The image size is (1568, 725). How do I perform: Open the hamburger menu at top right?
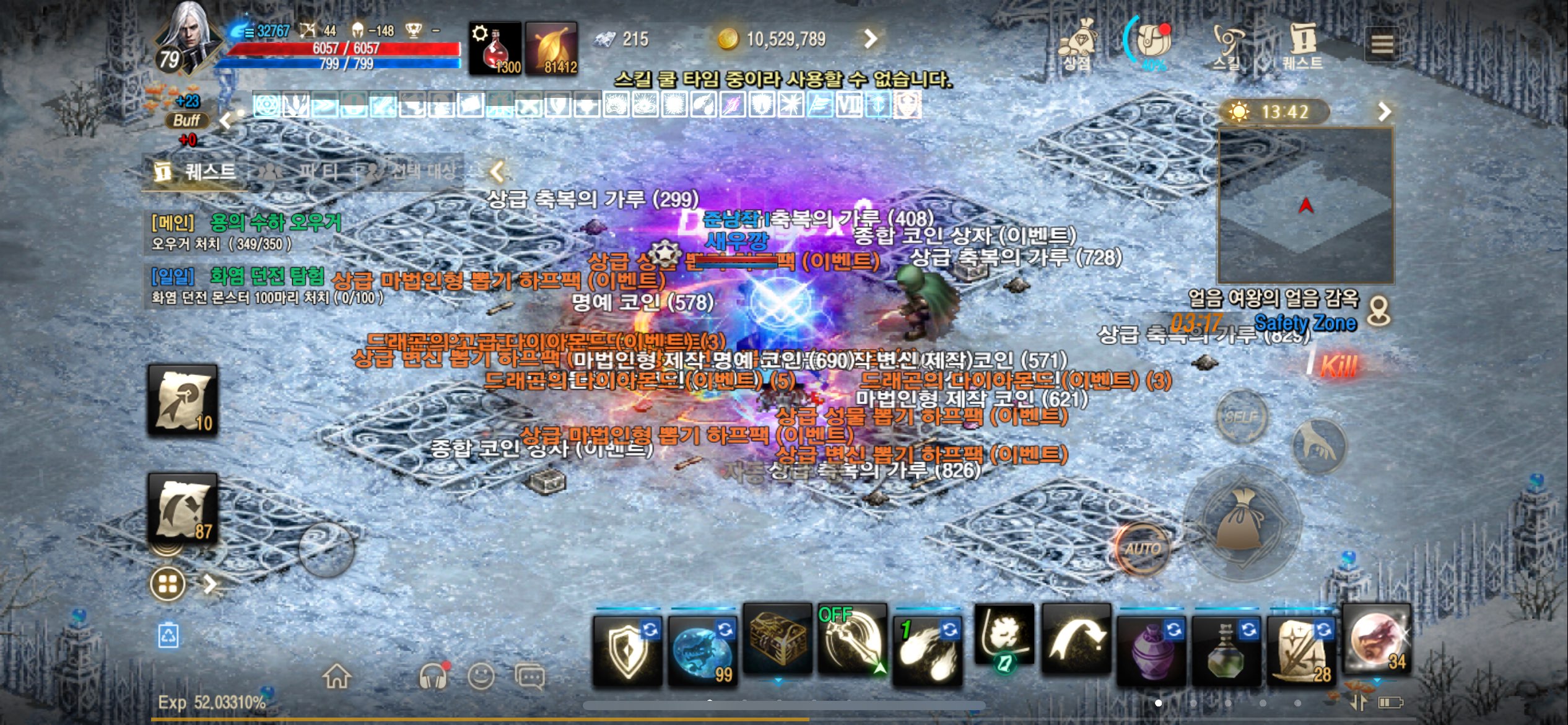point(1383,43)
